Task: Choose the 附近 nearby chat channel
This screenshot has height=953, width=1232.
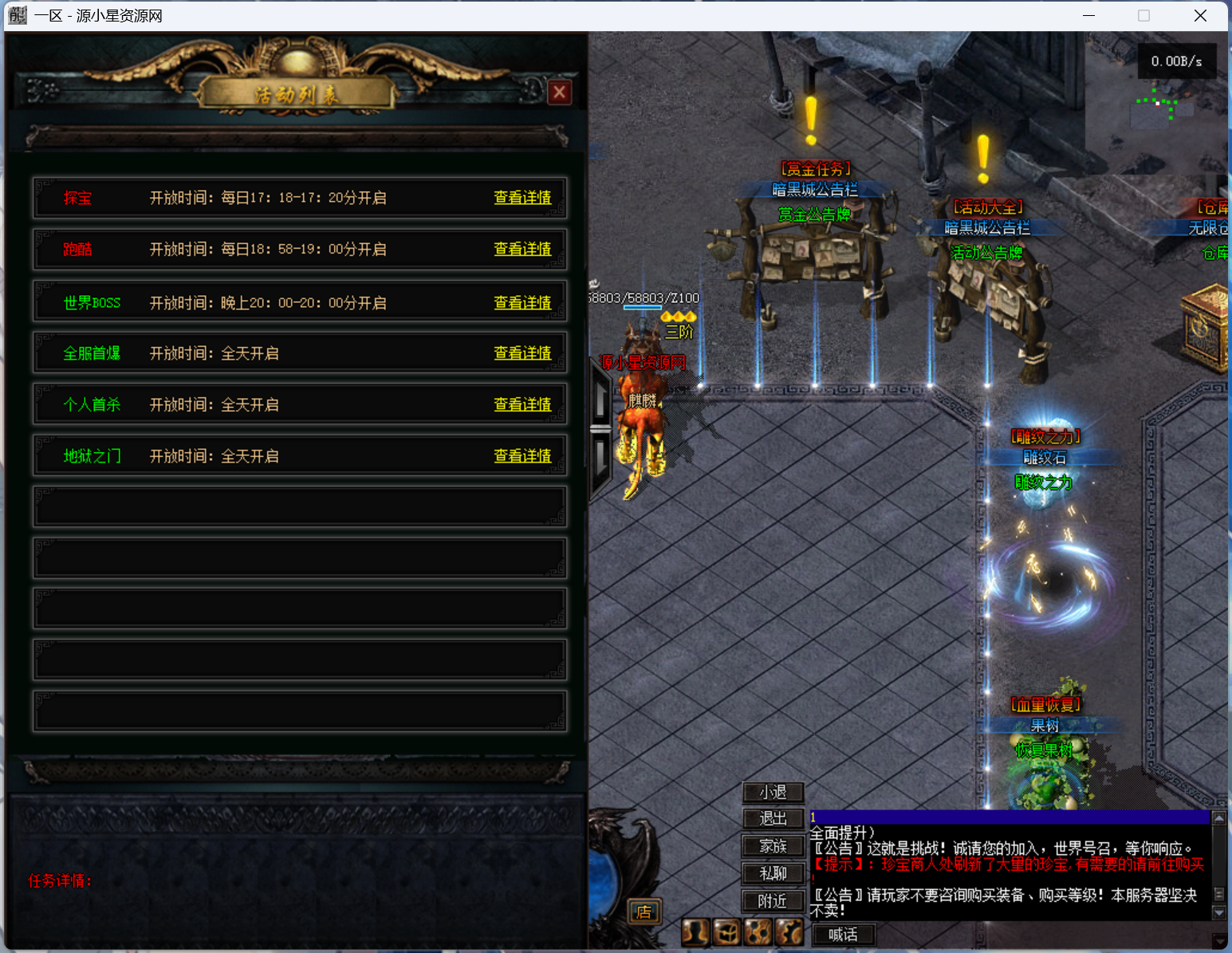Action: click(773, 901)
